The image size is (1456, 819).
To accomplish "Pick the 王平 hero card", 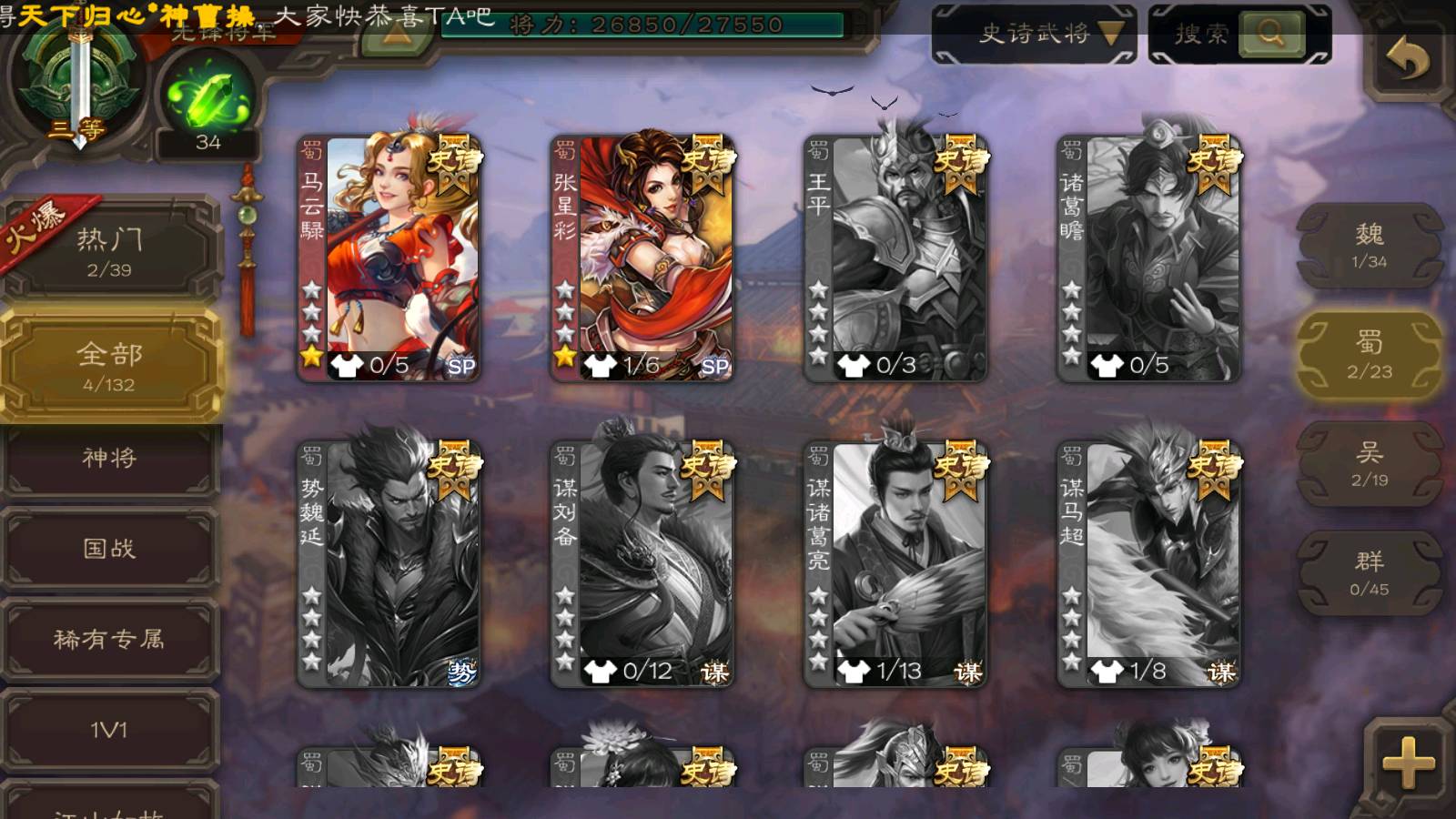I will point(895,258).
